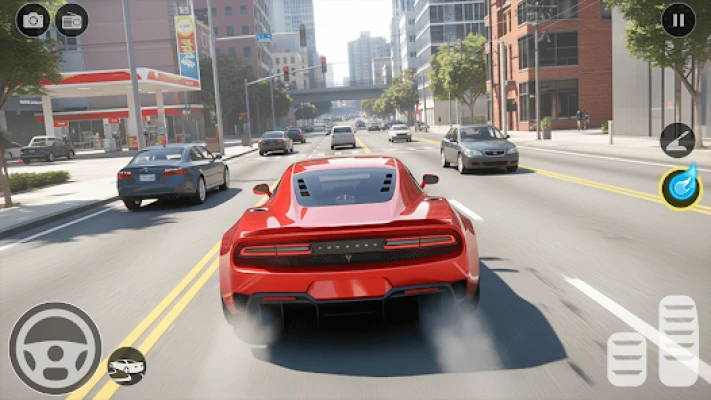
Task: Activate the blue nitro boost
Action: (x=680, y=188)
